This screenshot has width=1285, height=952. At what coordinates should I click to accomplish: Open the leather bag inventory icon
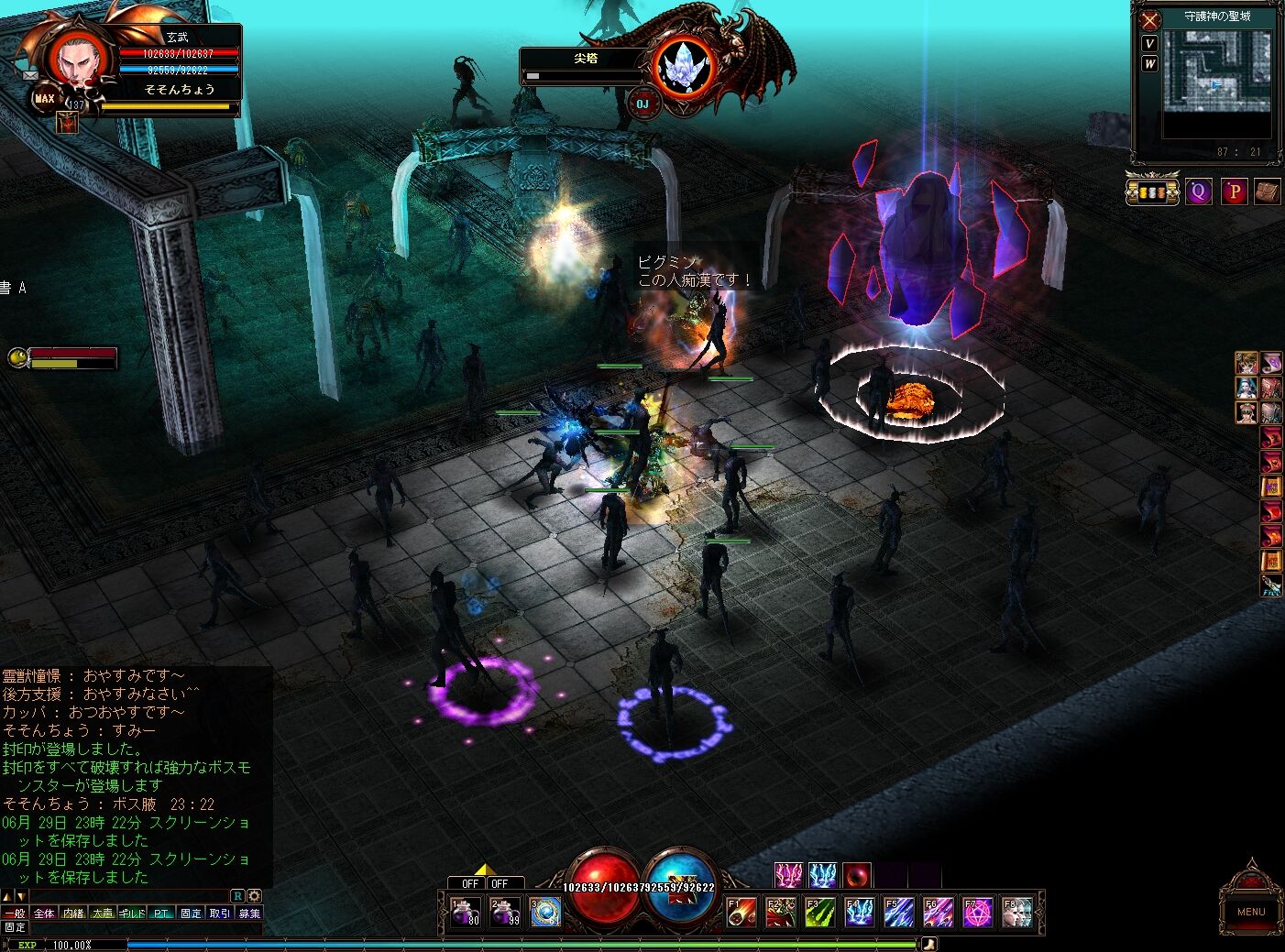1267,191
